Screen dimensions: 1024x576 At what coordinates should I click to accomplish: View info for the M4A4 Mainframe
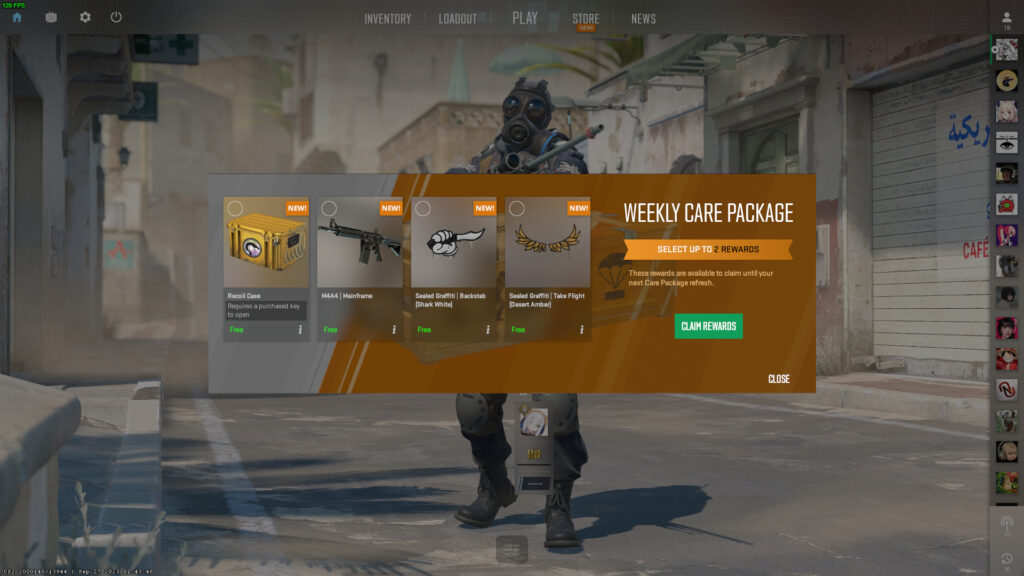(x=394, y=329)
